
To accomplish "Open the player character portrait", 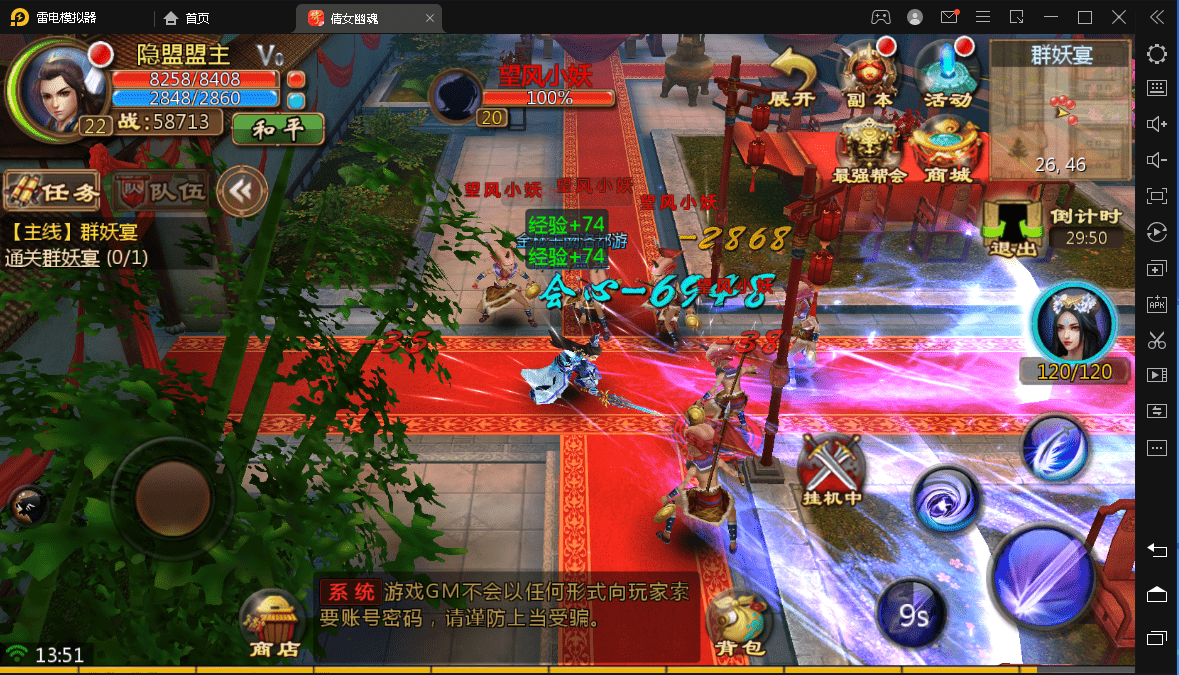I will [x=54, y=87].
